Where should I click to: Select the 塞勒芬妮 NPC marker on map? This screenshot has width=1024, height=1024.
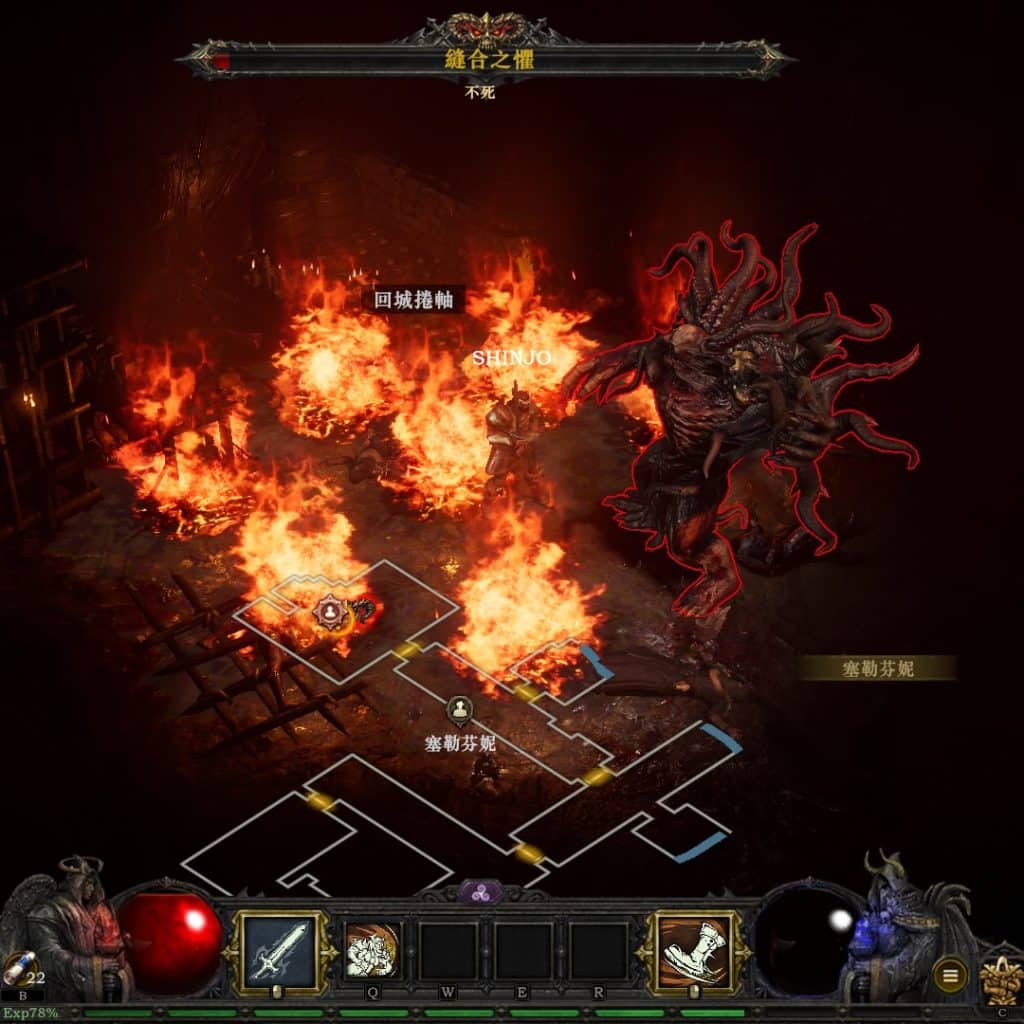(x=459, y=711)
